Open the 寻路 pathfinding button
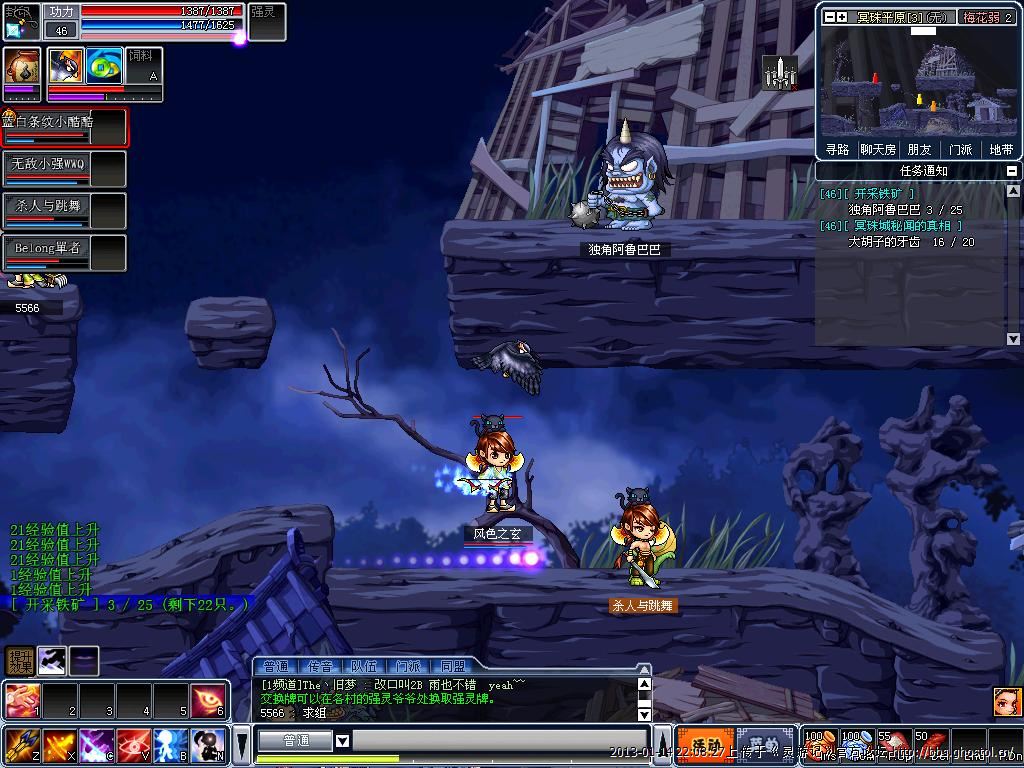1024x768 pixels. click(x=838, y=149)
